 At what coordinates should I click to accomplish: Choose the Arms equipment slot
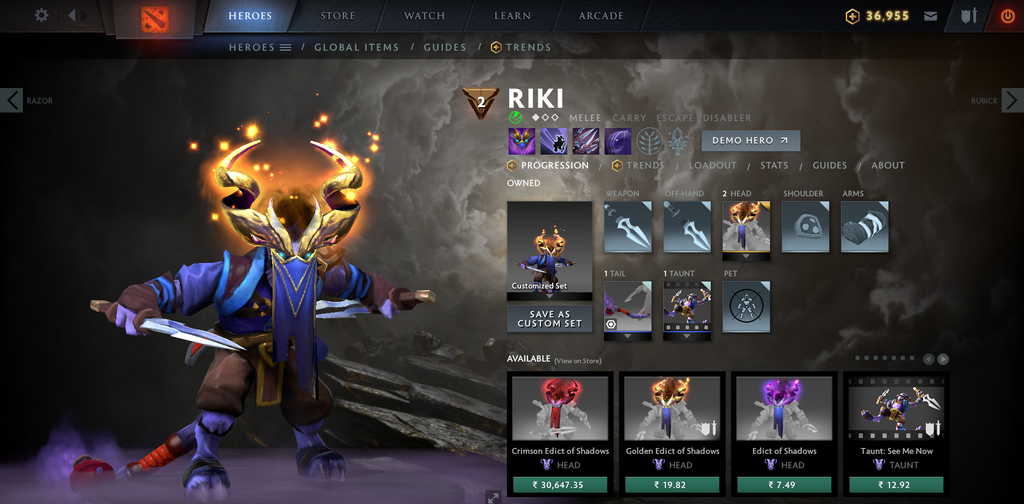[x=864, y=227]
